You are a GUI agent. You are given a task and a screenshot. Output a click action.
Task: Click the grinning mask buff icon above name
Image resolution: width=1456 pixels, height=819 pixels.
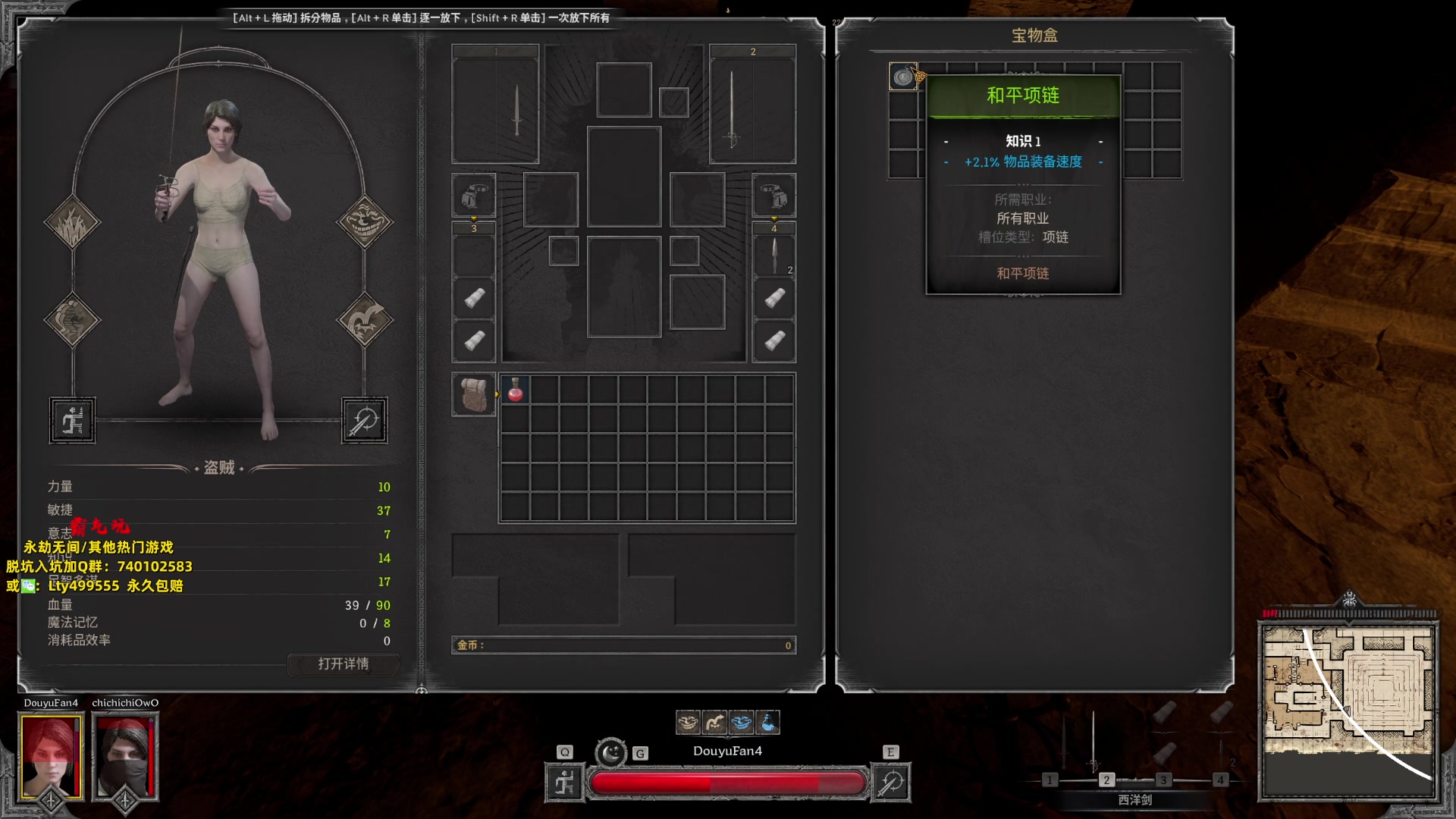tap(688, 723)
